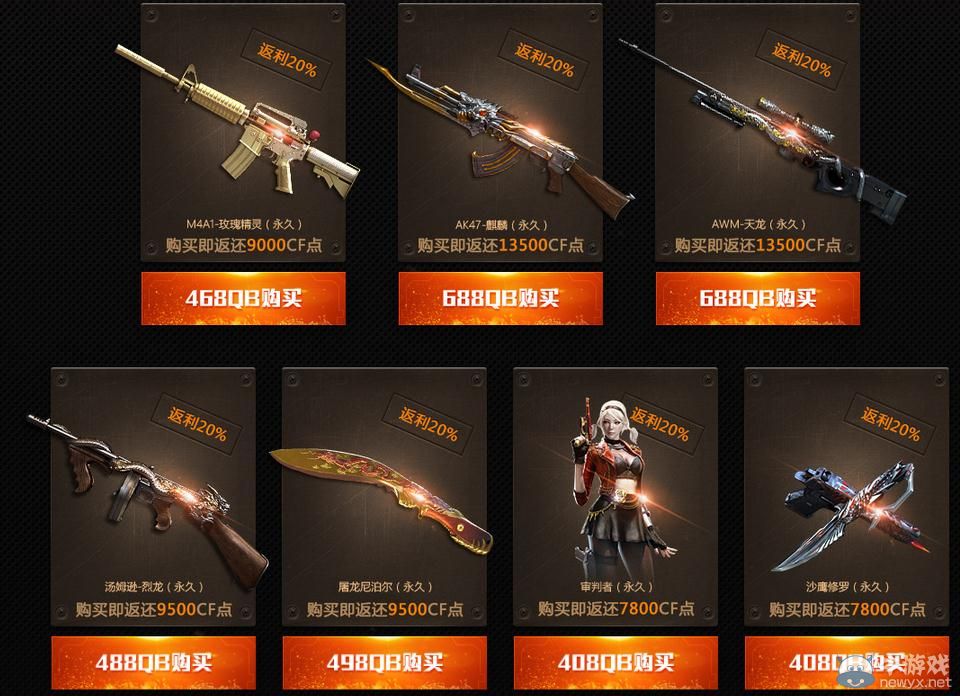View the 审判者 character card

pyautogui.click(x=615, y=497)
